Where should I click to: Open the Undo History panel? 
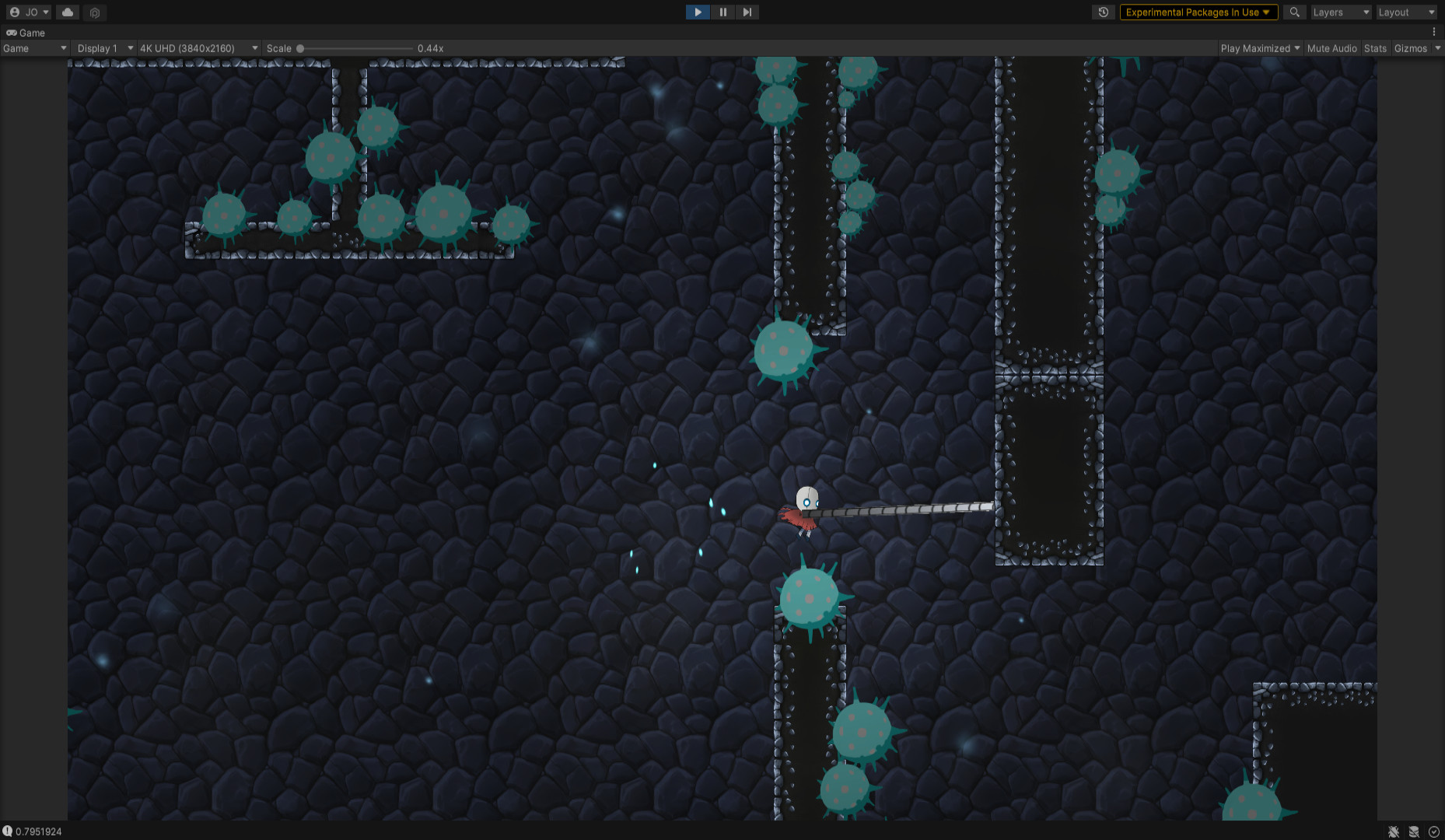pos(1104,12)
